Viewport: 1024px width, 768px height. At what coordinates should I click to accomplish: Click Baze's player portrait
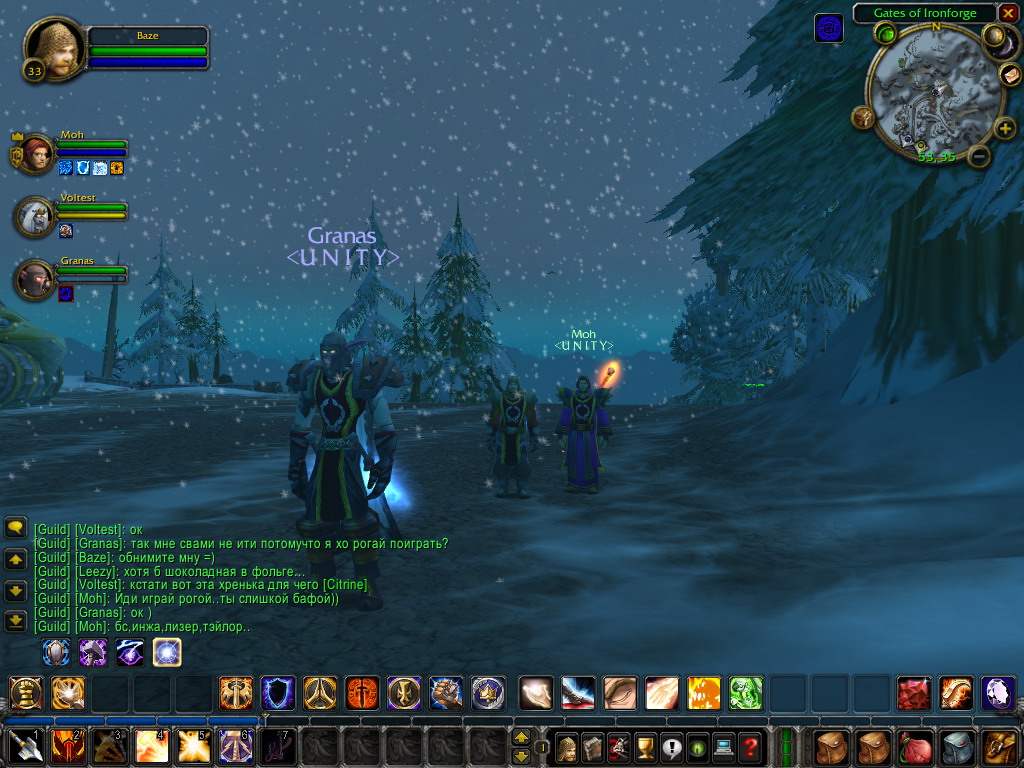tap(55, 50)
